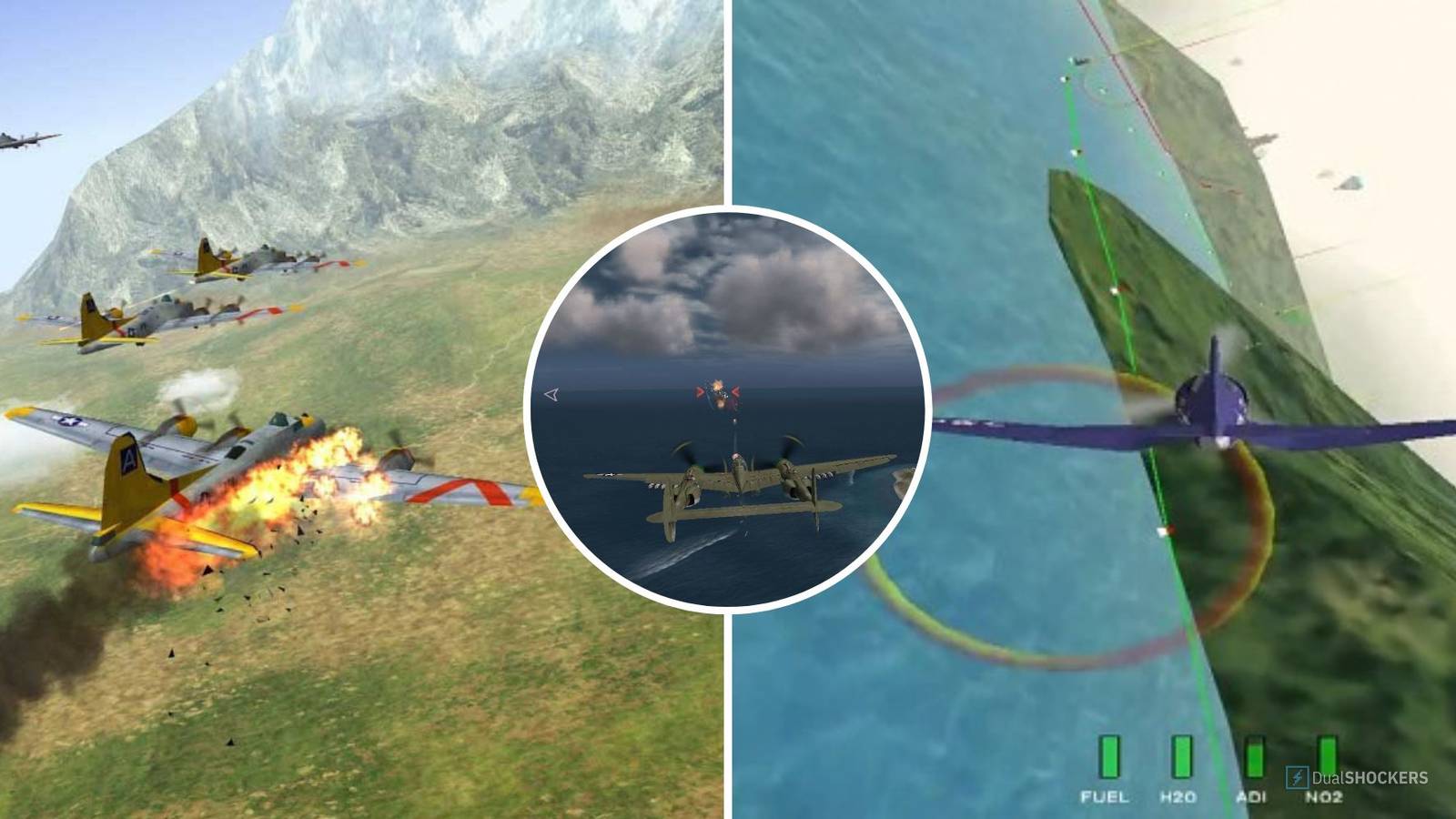The height and width of the screenshot is (819, 1456).
Task: Click the DualShockers watermark text
Action: click(x=1369, y=777)
